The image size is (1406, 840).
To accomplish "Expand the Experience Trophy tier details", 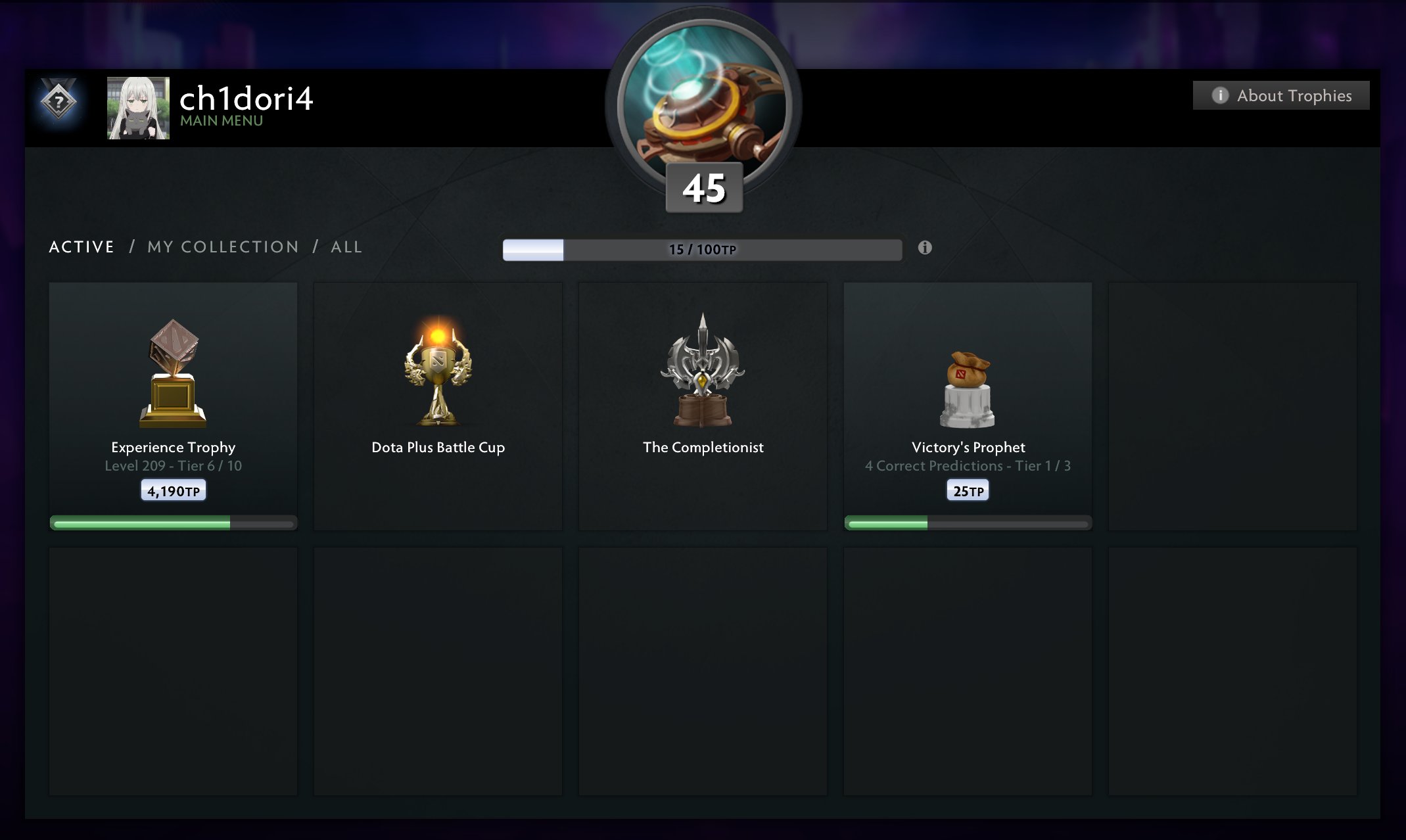I will (x=173, y=465).
